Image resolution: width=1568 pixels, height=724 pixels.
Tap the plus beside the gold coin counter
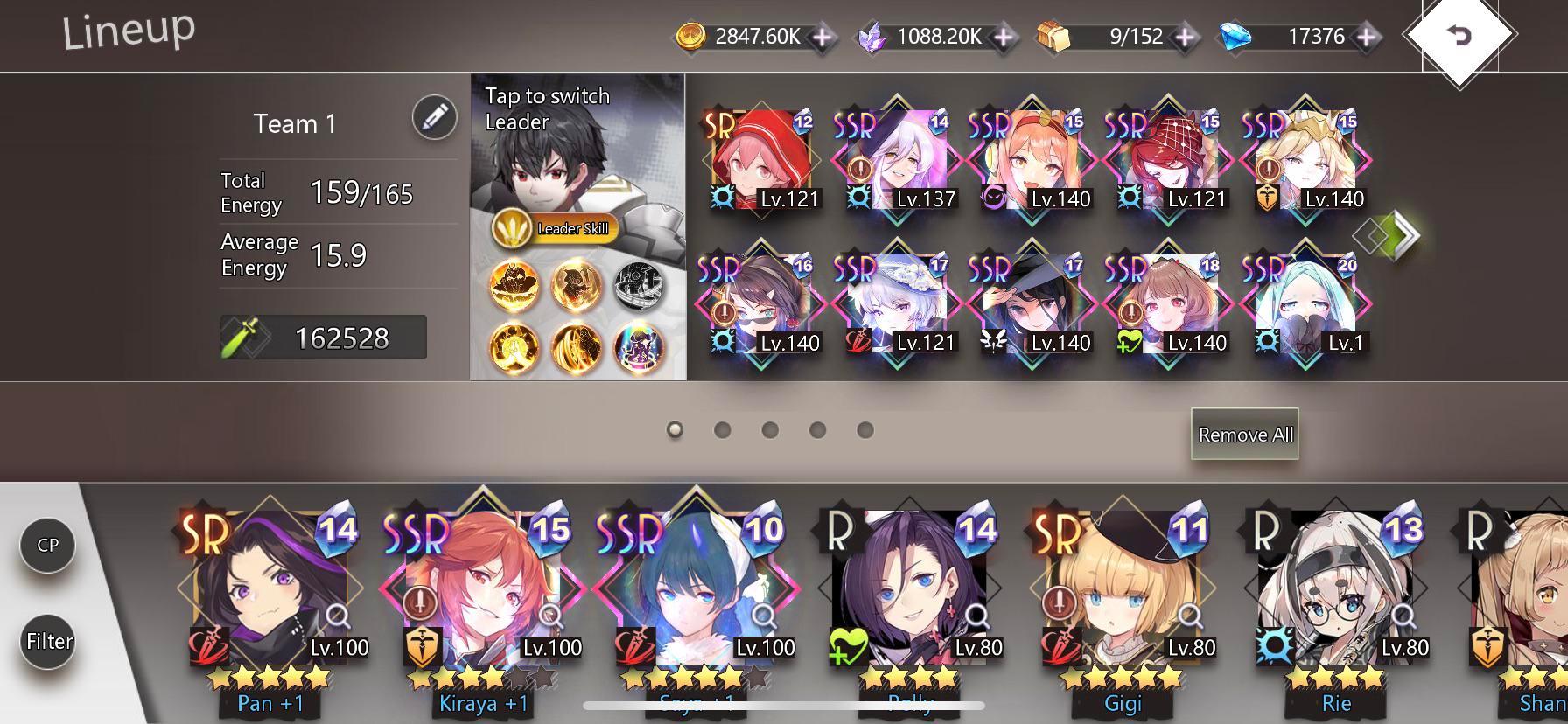click(x=820, y=38)
